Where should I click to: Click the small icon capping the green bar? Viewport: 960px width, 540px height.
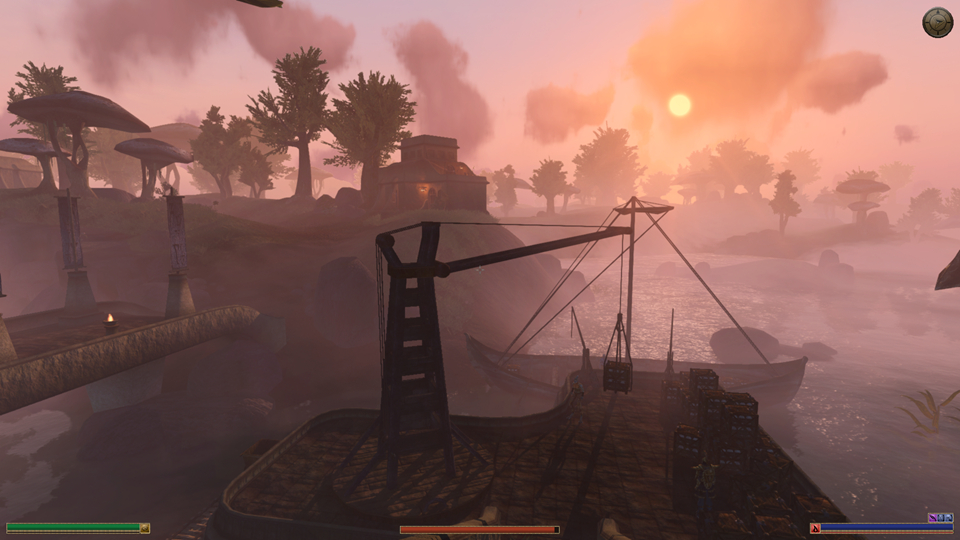pos(145,528)
